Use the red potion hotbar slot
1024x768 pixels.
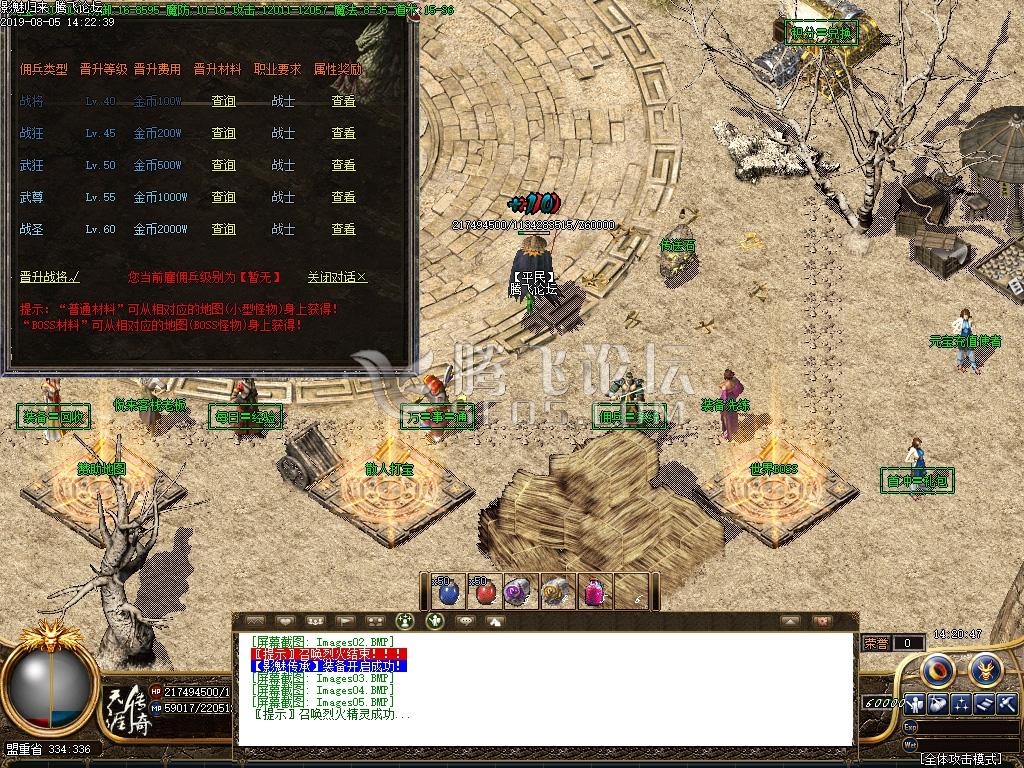(485, 592)
